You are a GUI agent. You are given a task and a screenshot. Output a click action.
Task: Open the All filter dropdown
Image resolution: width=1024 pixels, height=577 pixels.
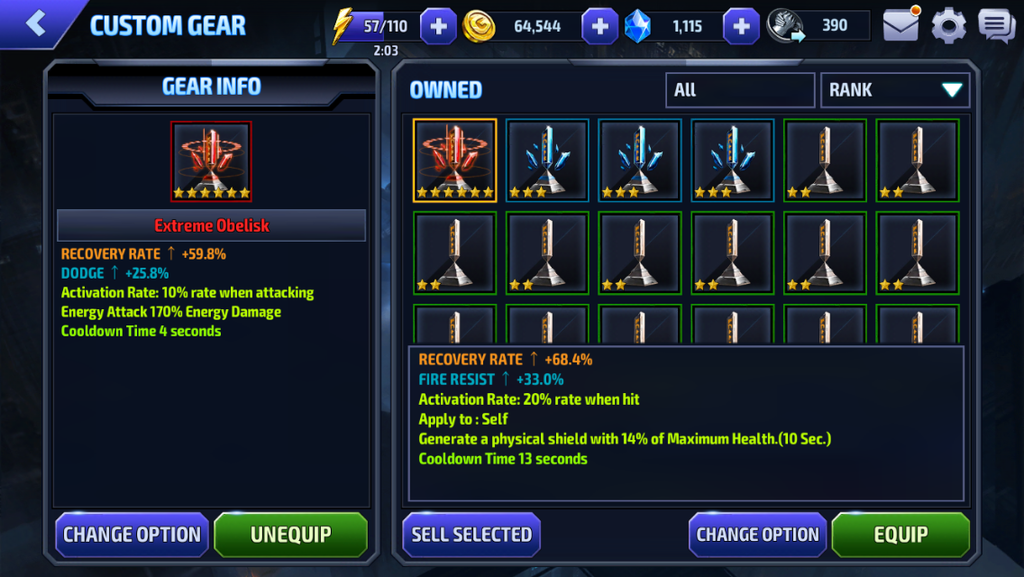coord(740,90)
